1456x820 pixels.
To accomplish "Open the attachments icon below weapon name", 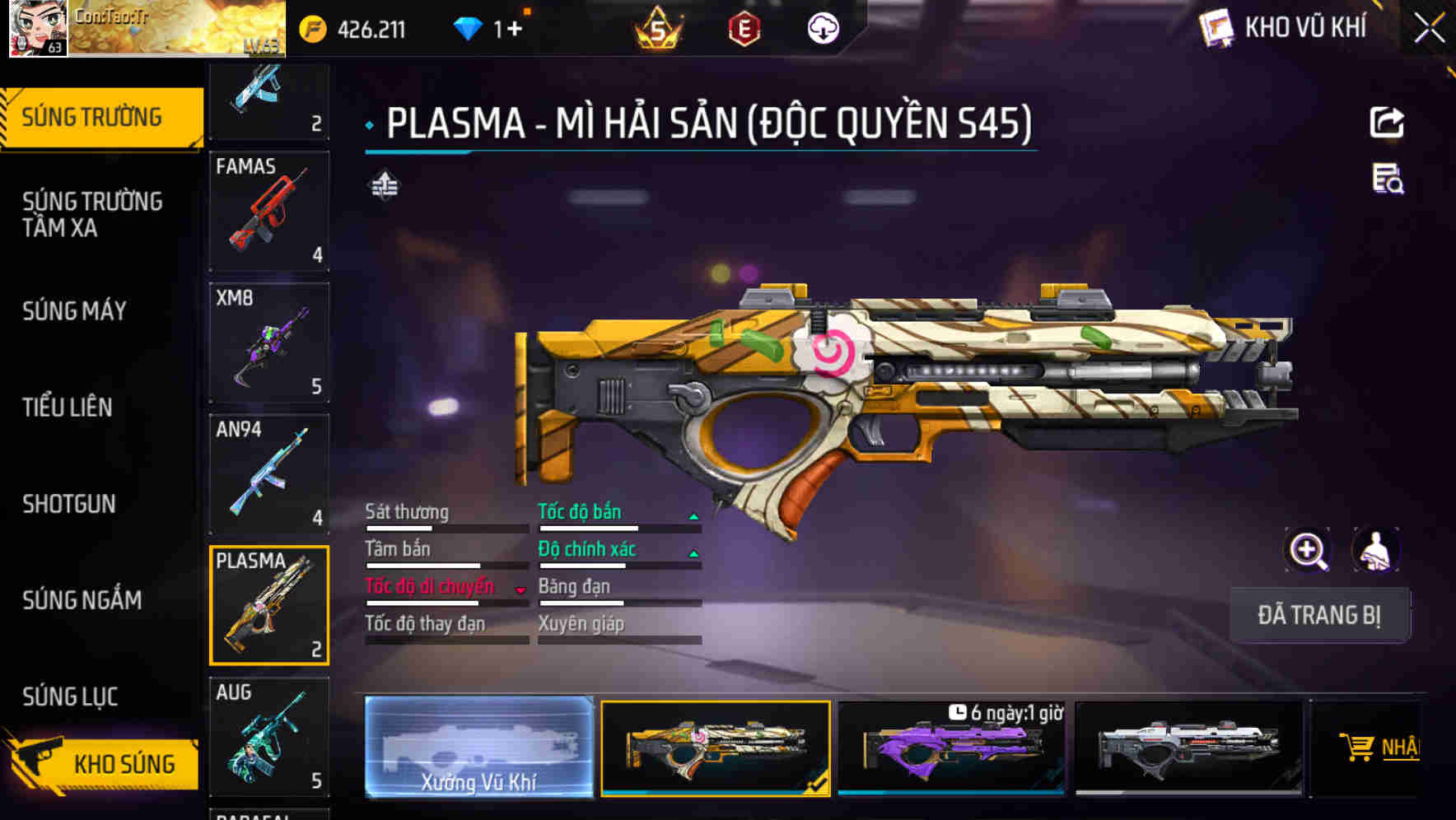I will click(x=384, y=185).
